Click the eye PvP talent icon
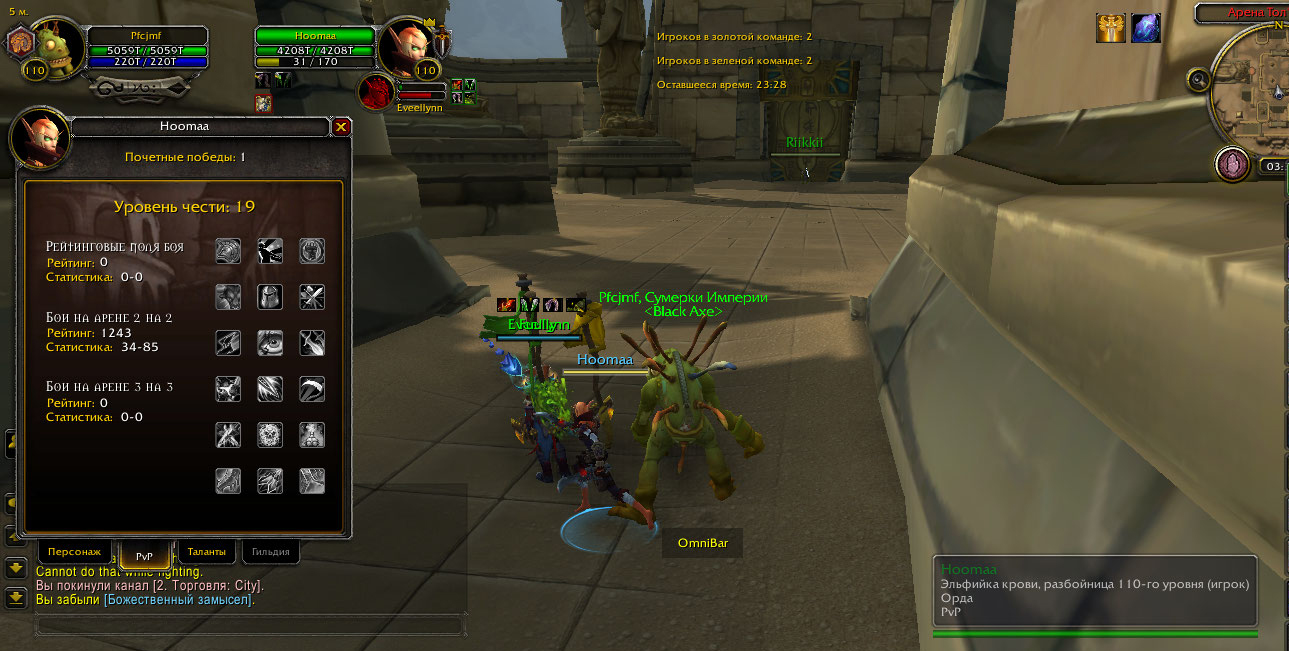The image size is (1289, 651). point(270,343)
